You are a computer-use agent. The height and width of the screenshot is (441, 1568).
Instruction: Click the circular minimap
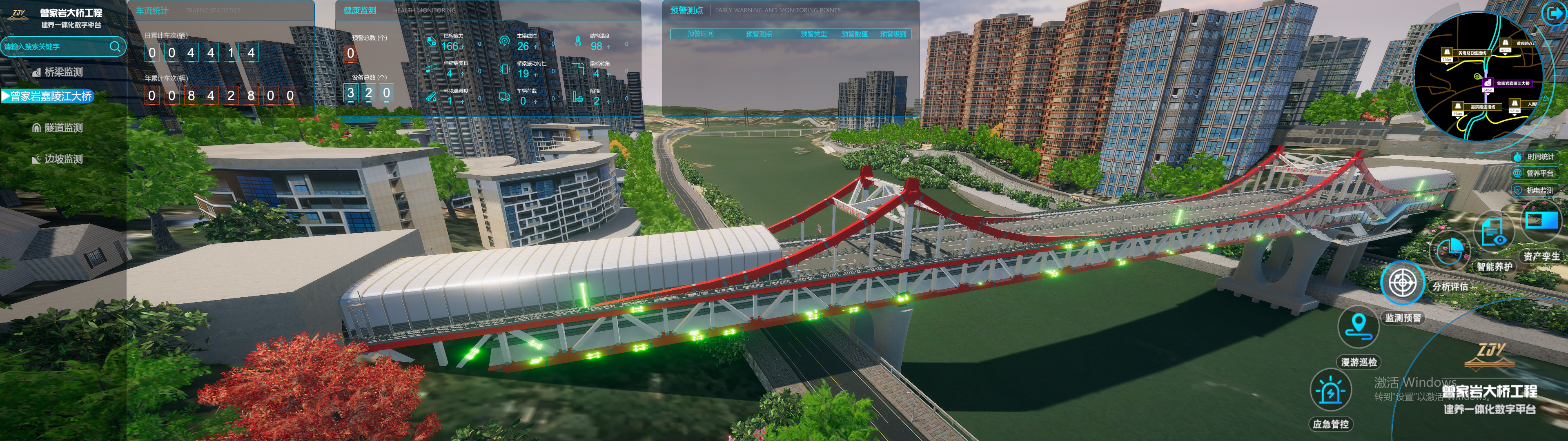click(1478, 77)
